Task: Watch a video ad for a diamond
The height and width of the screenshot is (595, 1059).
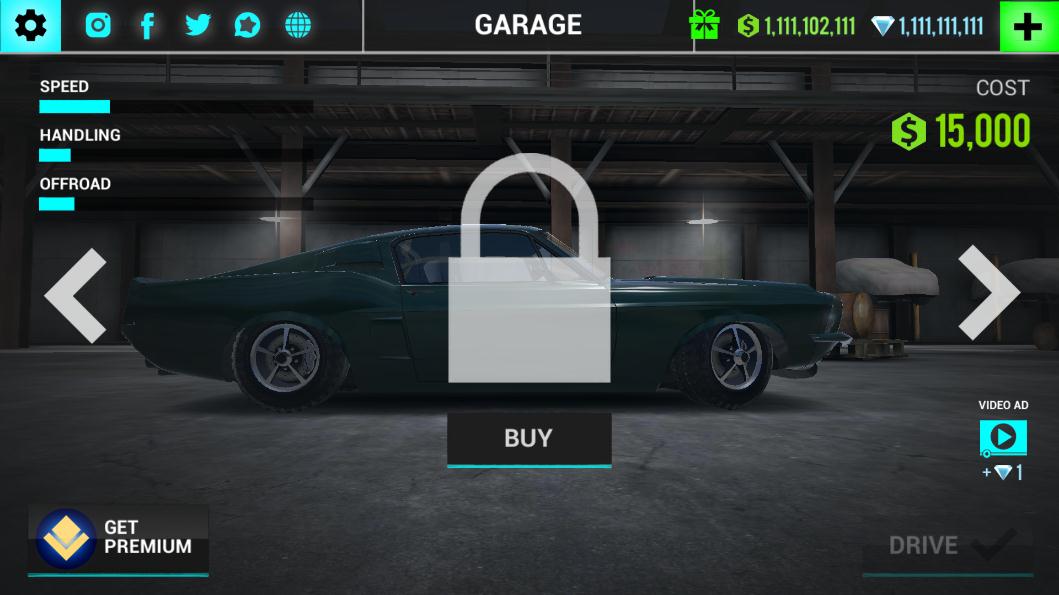Action: (x=1003, y=437)
